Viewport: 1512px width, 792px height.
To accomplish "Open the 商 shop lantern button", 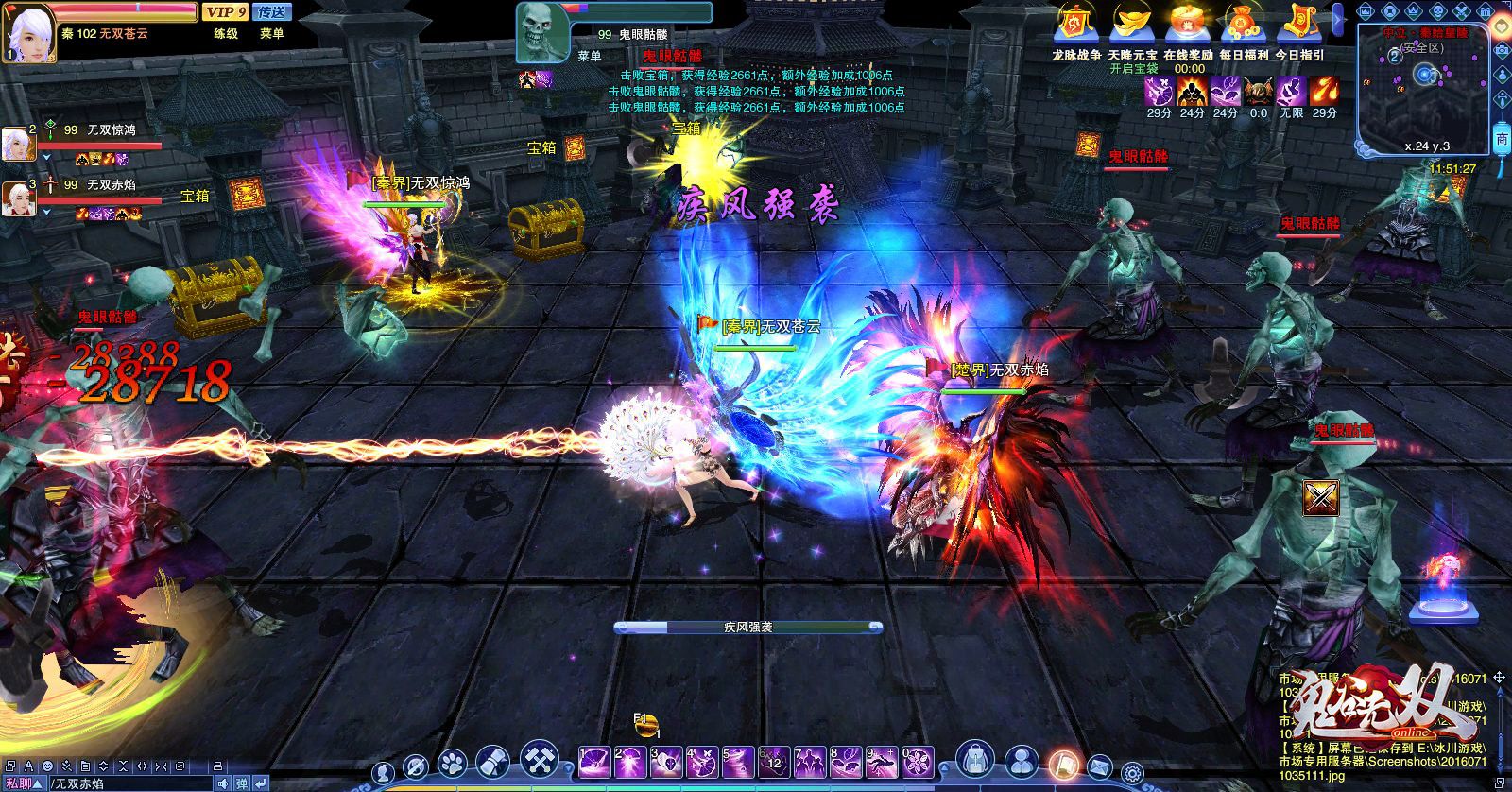I will coord(1502,138).
